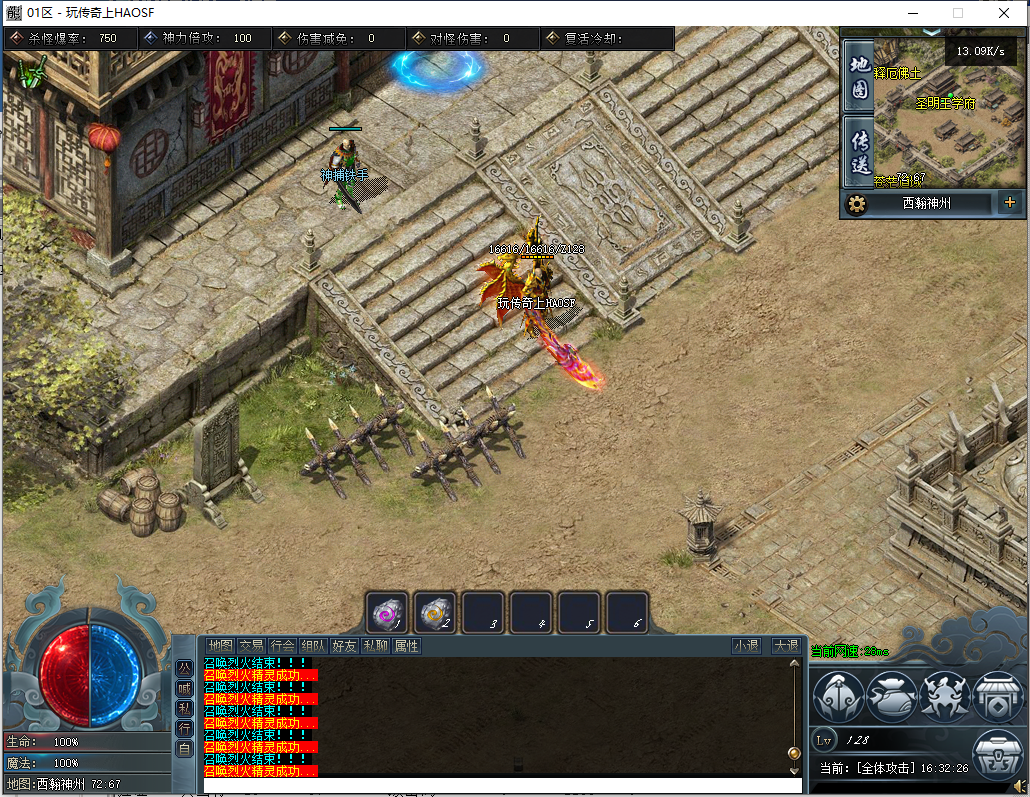1030x797 pixels.
Task: Collapse the minimap with the top arrow
Action: click(932, 32)
